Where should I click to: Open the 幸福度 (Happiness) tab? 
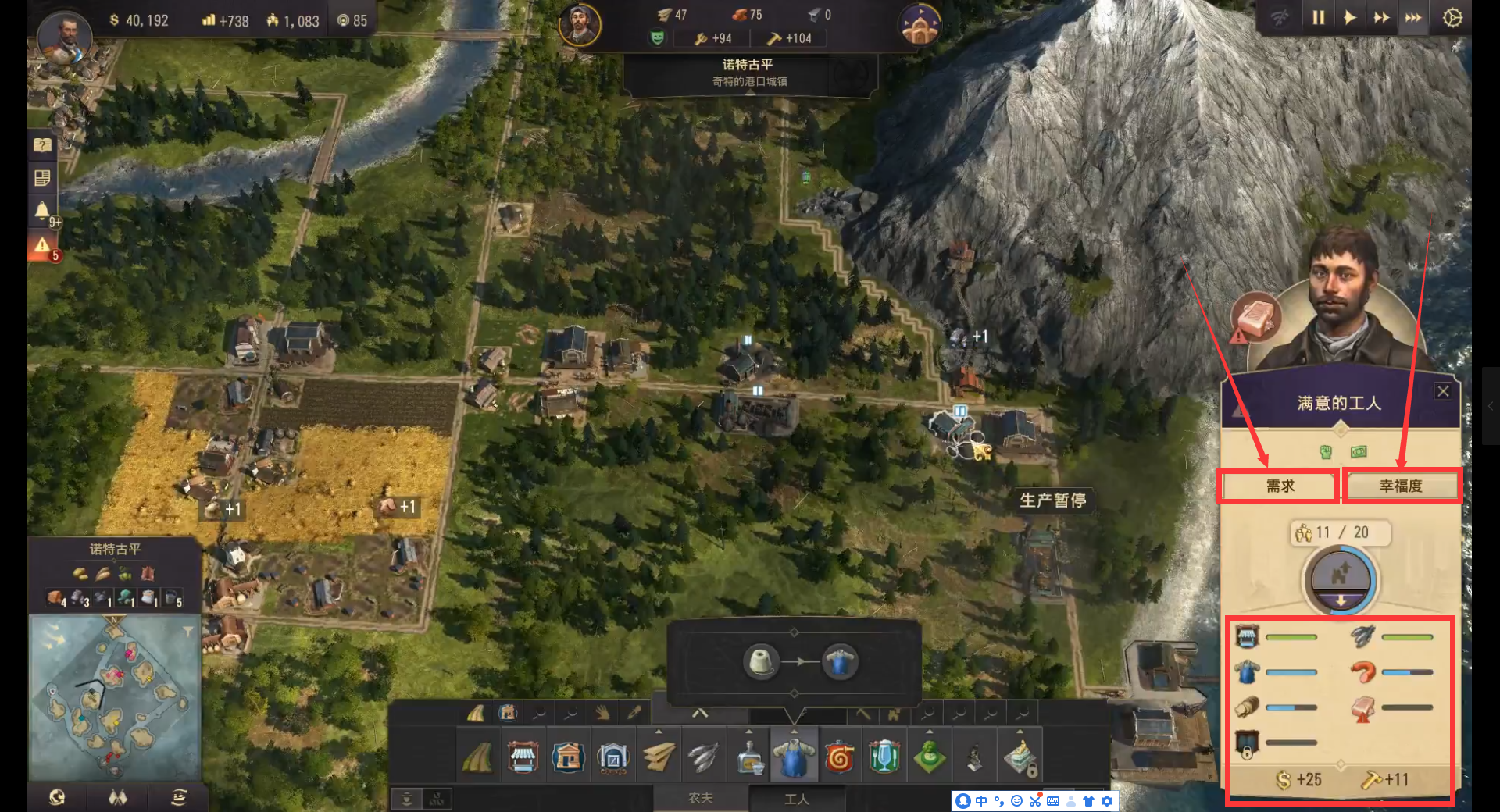pyautogui.click(x=1401, y=486)
